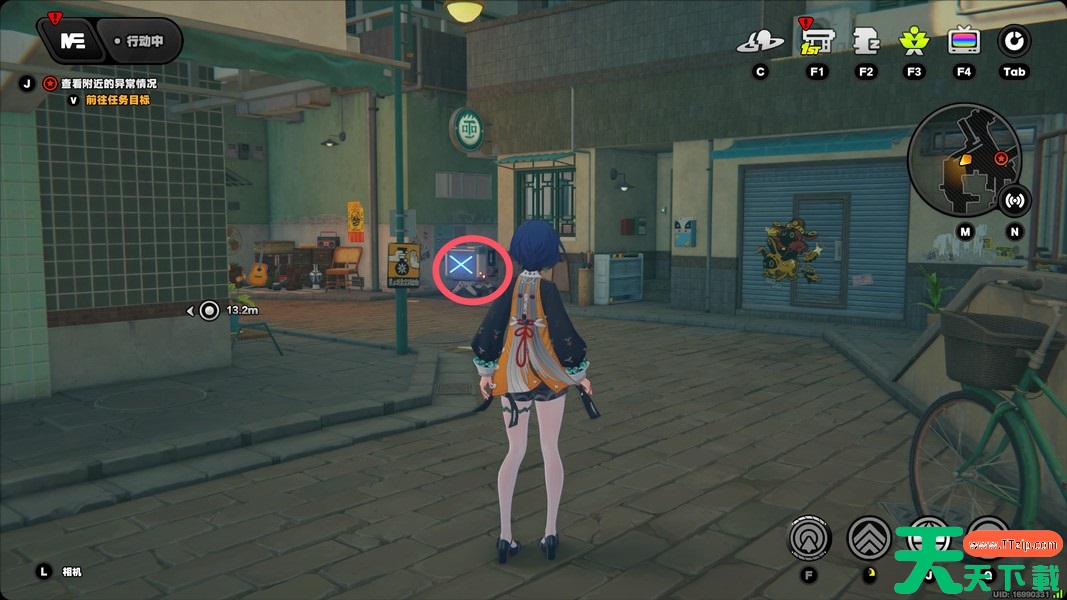The image size is (1067, 600).
Task: Open the rainbow TV icon
Action: (x=963, y=41)
